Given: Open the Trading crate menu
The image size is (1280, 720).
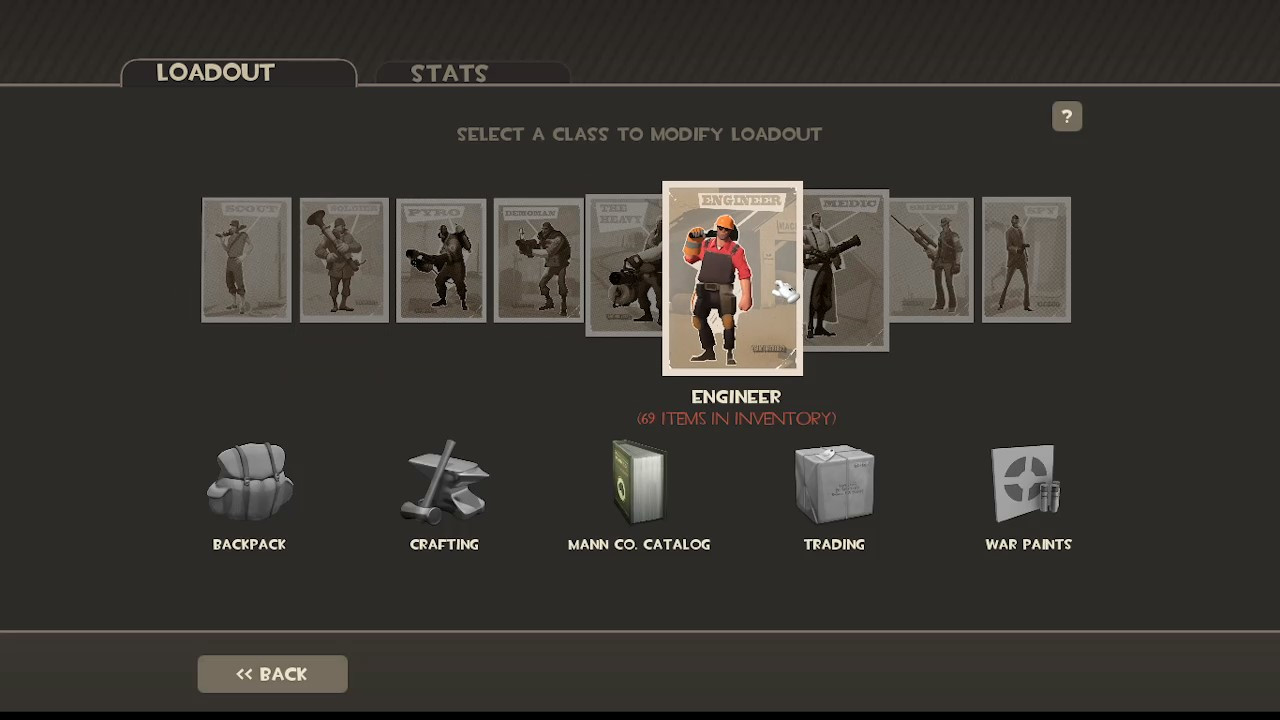Looking at the screenshot, I should (x=834, y=490).
